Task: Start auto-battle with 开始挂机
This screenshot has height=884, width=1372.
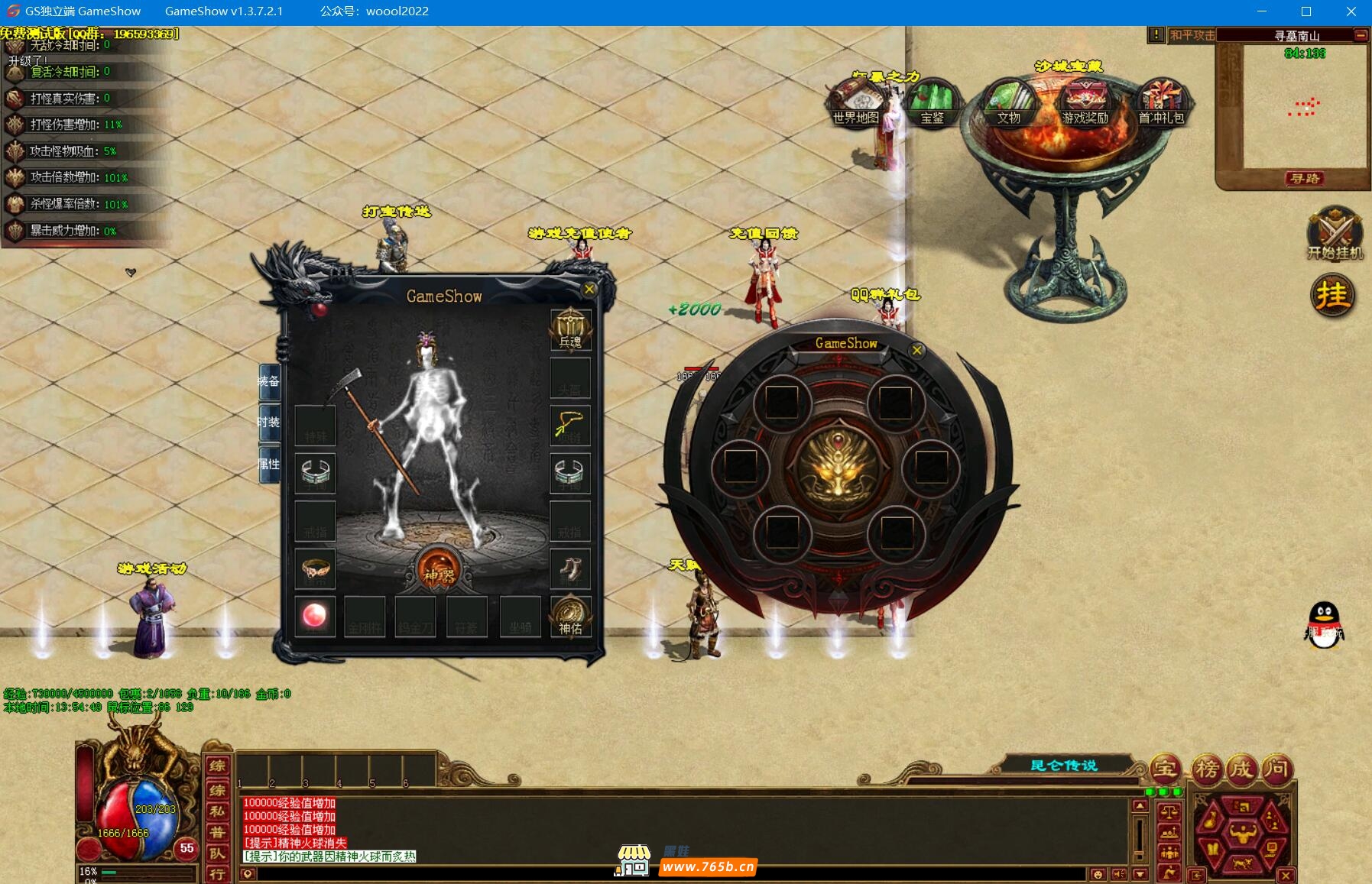Action: pyautogui.click(x=1335, y=233)
